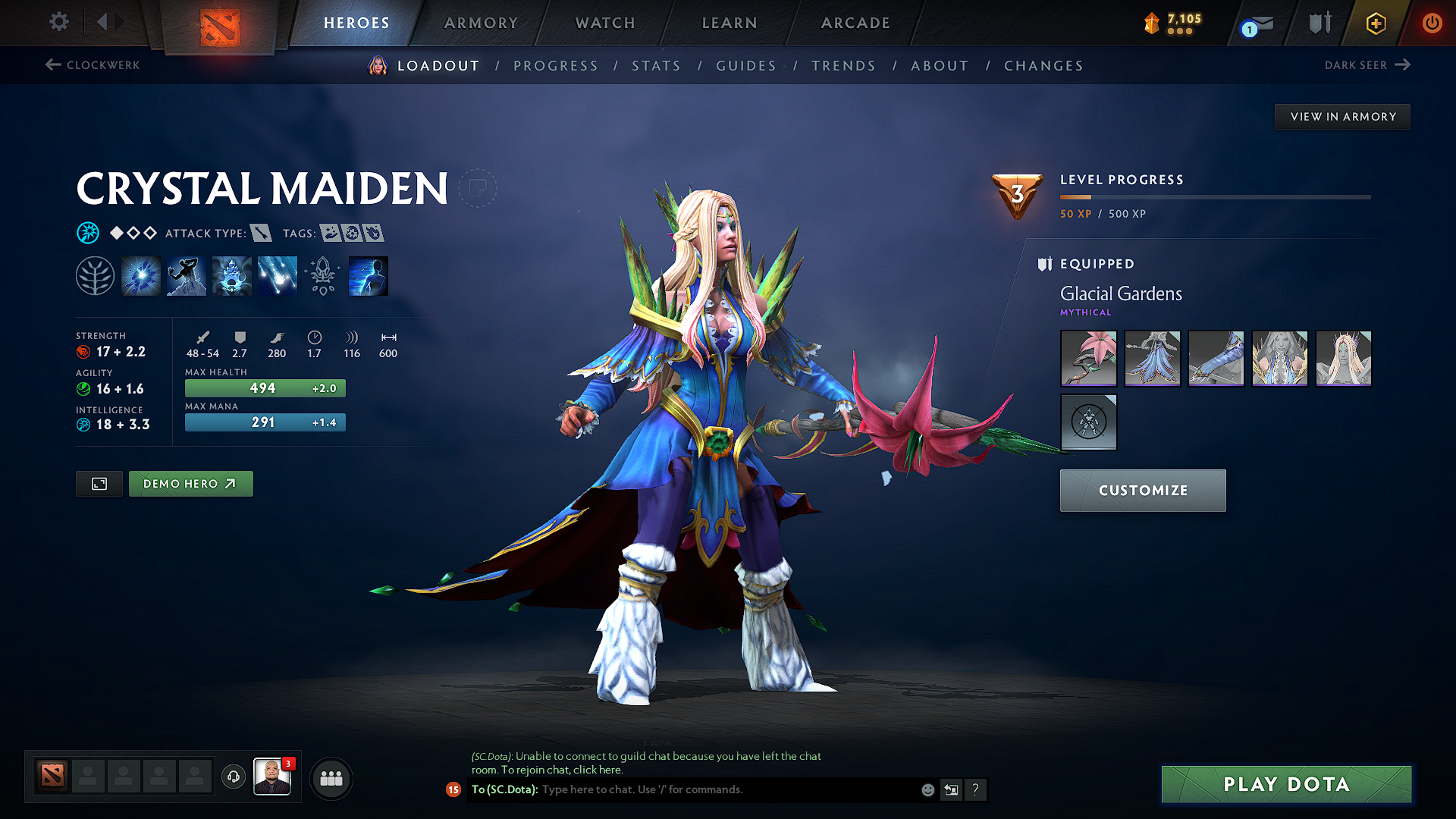
Task: View the Frostbite ability icon
Action: click(186, 275)
